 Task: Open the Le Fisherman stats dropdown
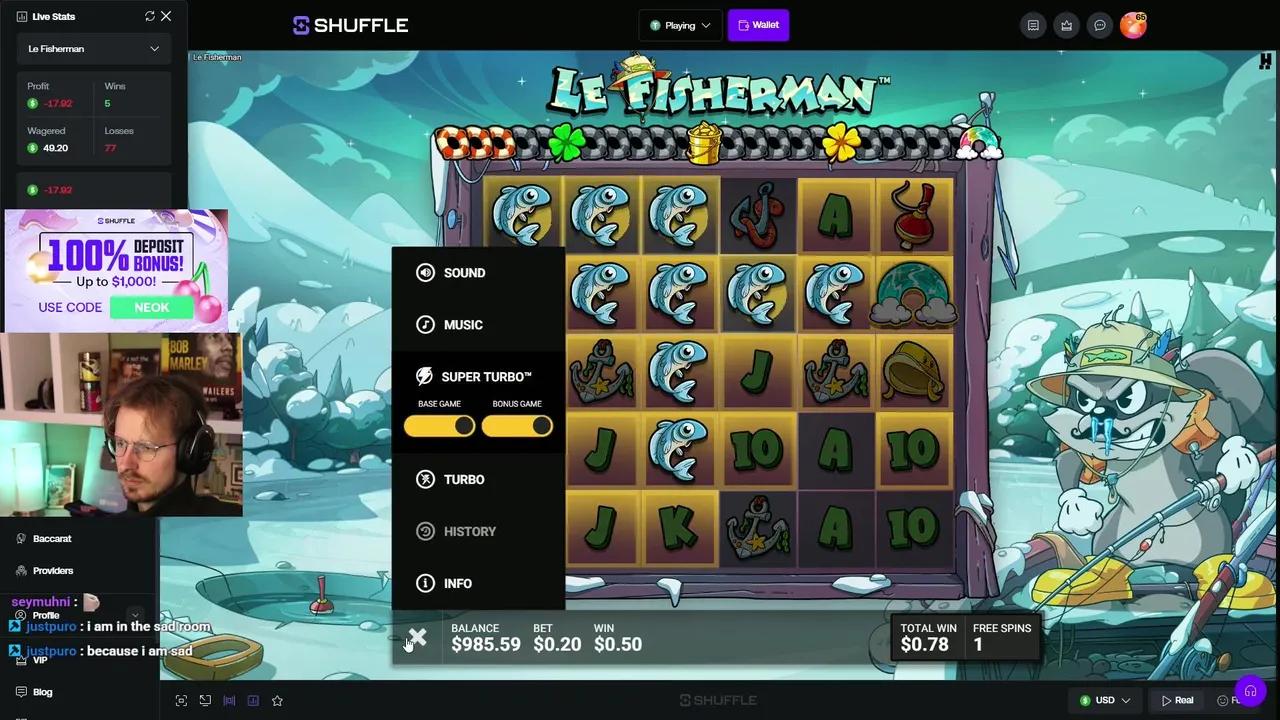pyautogui.click(x=92, y=48)
